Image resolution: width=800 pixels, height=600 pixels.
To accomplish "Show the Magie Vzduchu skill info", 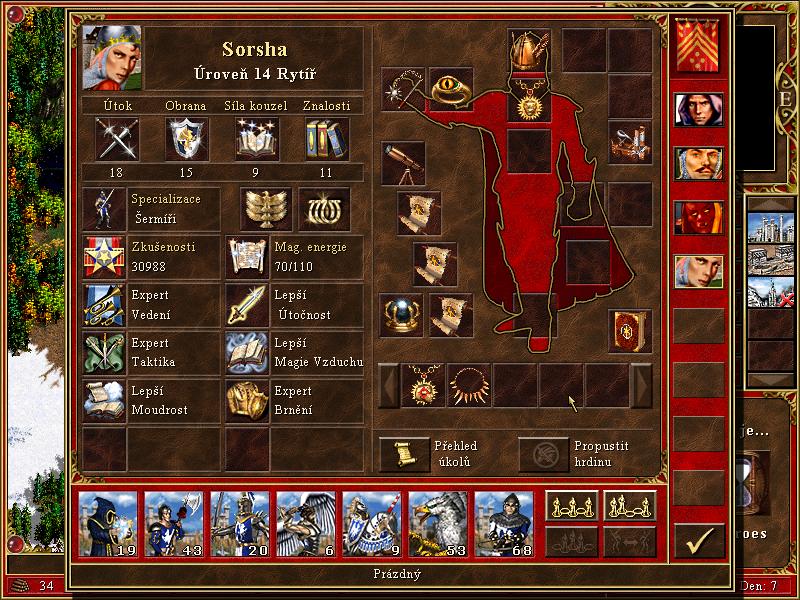I will pos(246,354).
